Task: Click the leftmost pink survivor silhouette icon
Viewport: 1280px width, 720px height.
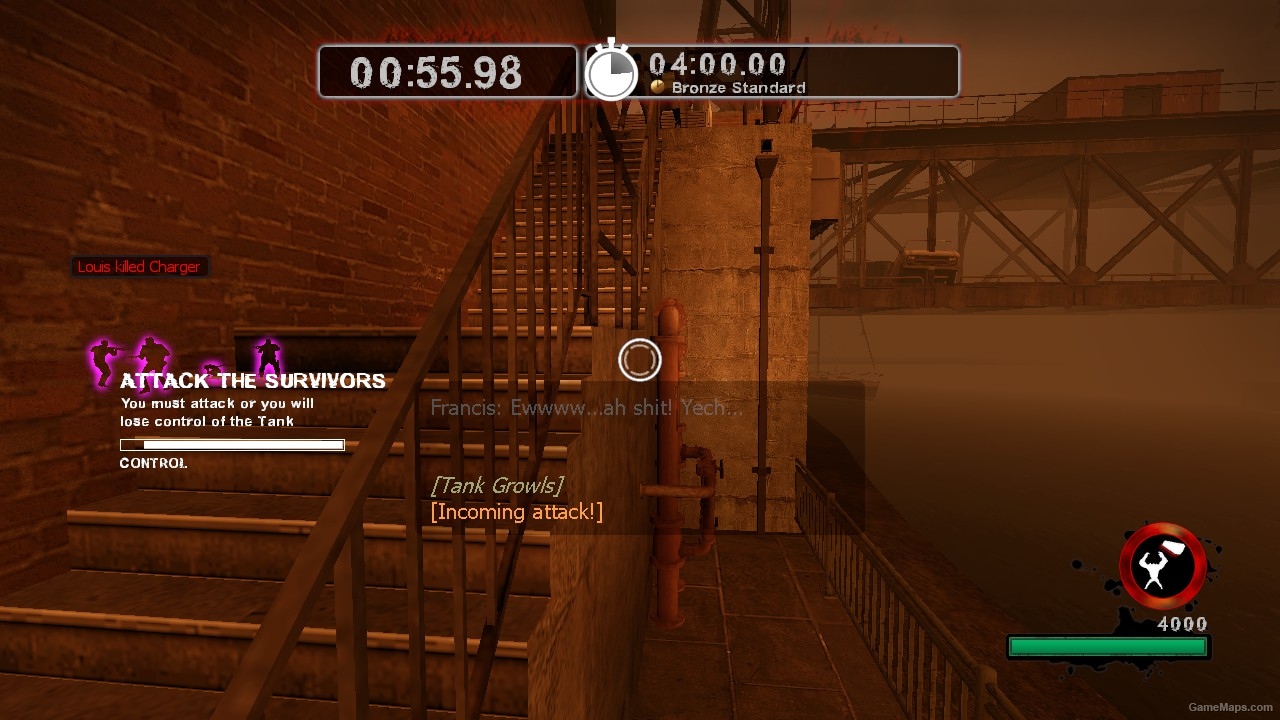Action: pyautogui.click(x=100, y=359)
